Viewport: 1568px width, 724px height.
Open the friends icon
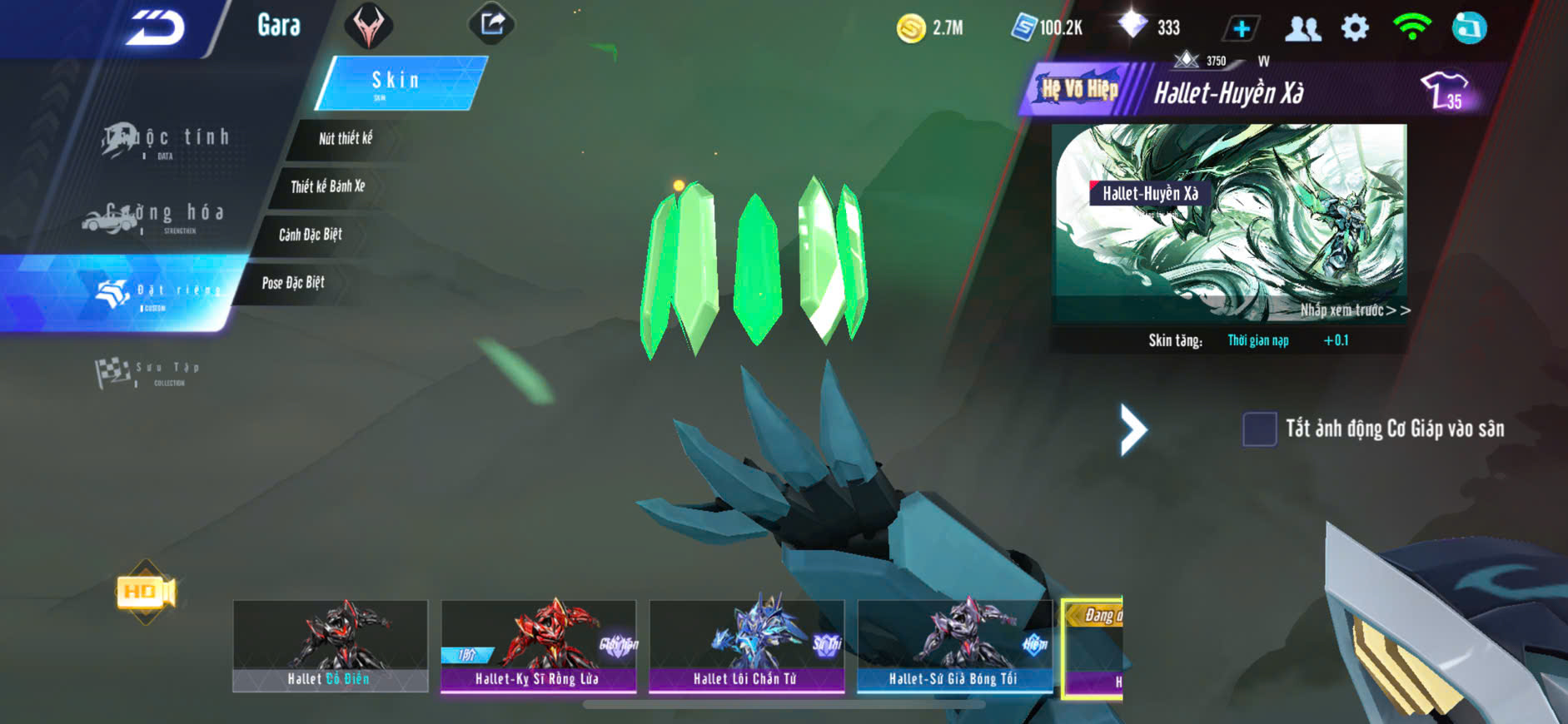(x=1302, y=28)
